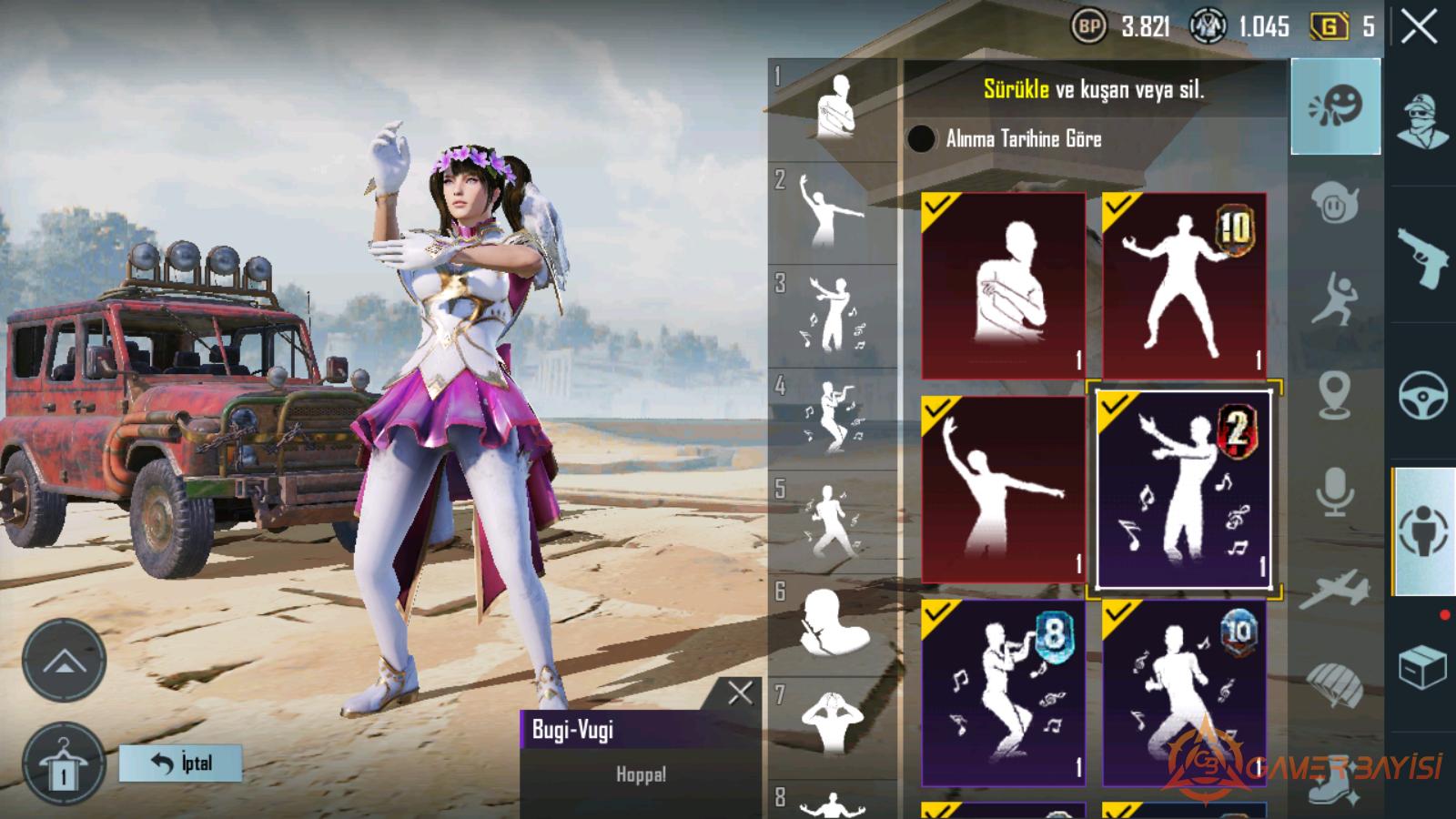The width and height of the screenshot is (1456, 819).
Task: Open the crate box category
Action: (1422, 667)
